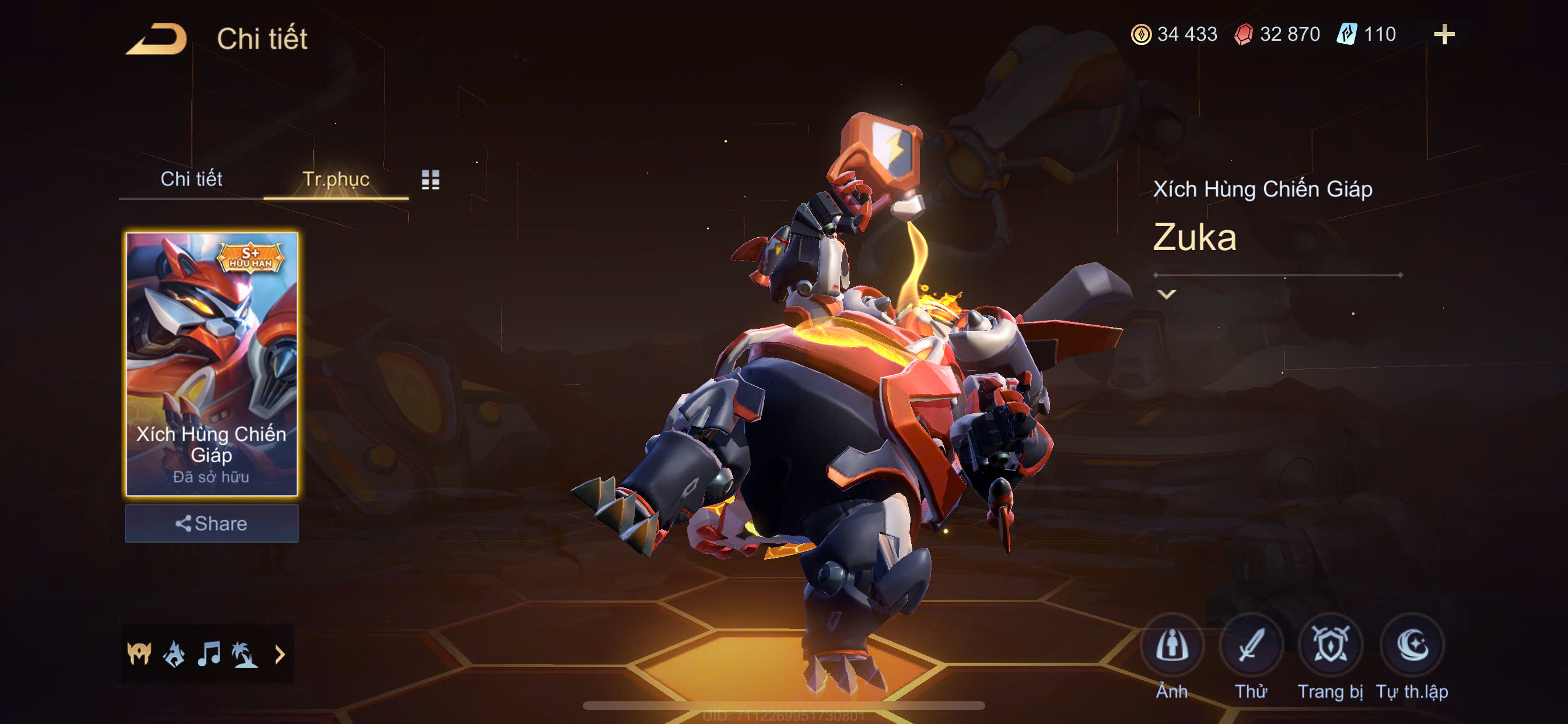Open Tự th.lập customization
Viewport: 1568px width, 724px height.
[1412, 645]
